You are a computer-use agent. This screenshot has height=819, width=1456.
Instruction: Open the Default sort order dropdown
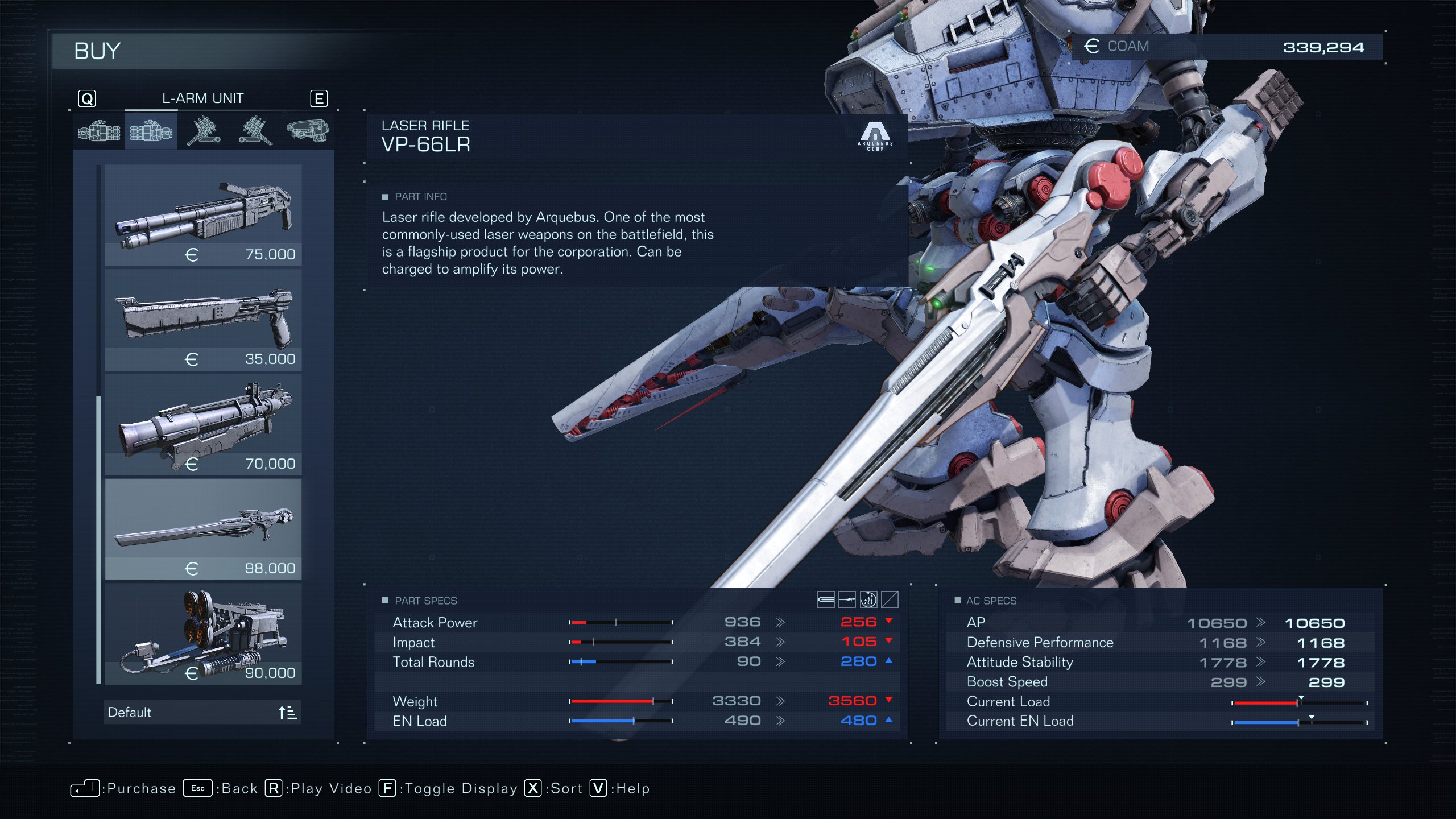202,712
